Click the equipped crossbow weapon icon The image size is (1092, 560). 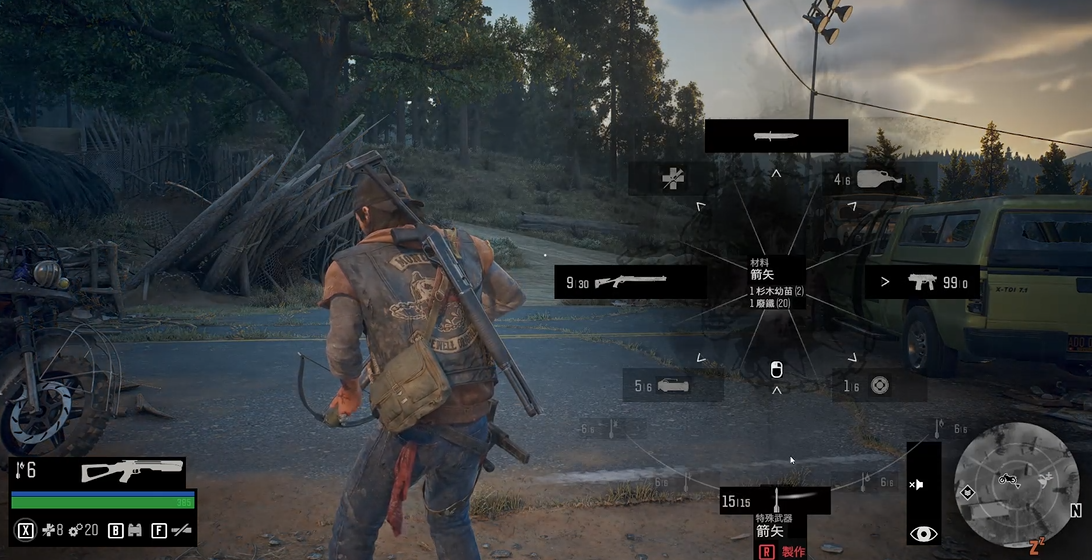click(132, 470)
